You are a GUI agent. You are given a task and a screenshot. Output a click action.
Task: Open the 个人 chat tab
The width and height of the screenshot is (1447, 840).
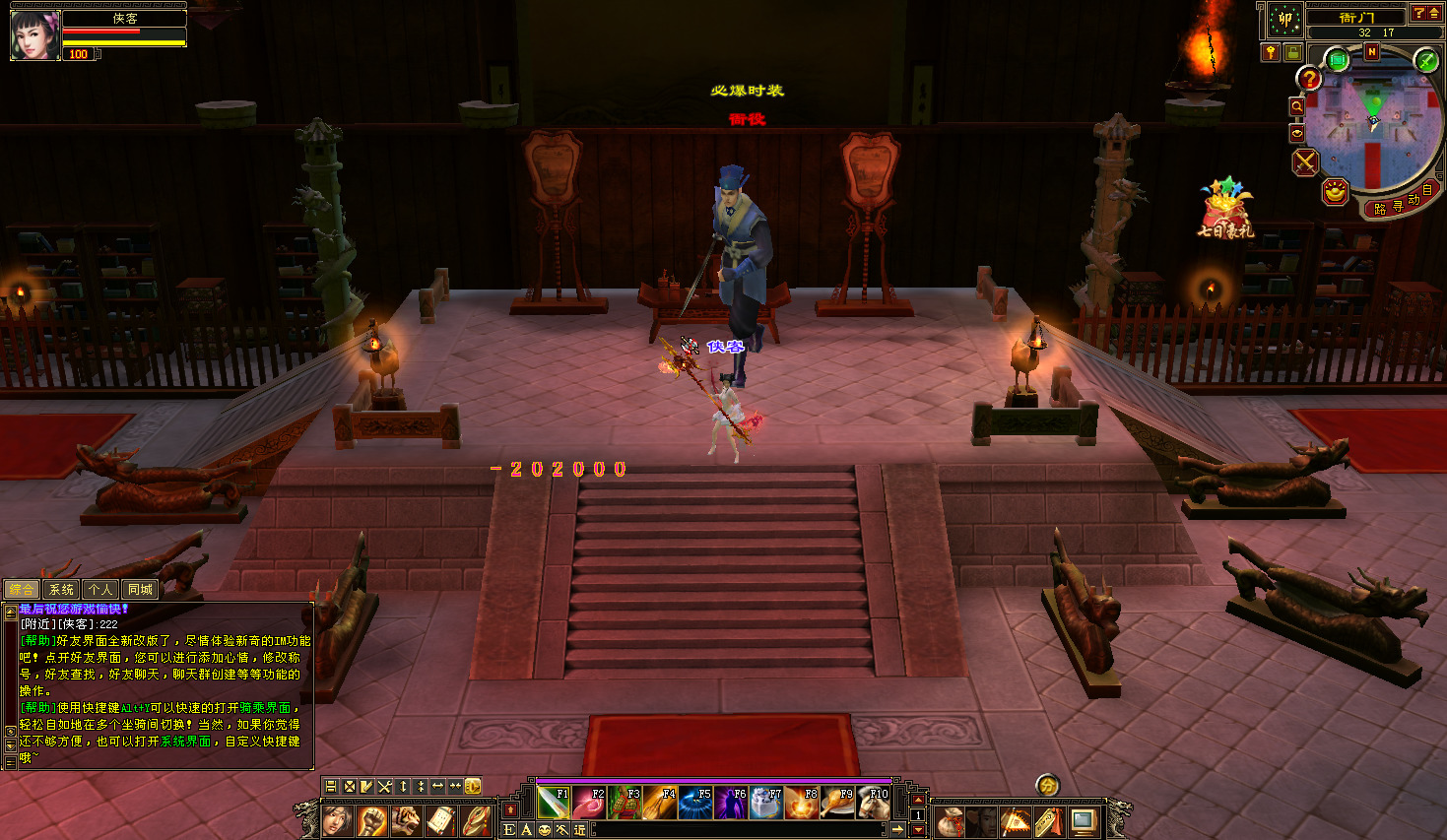(99, 590)
